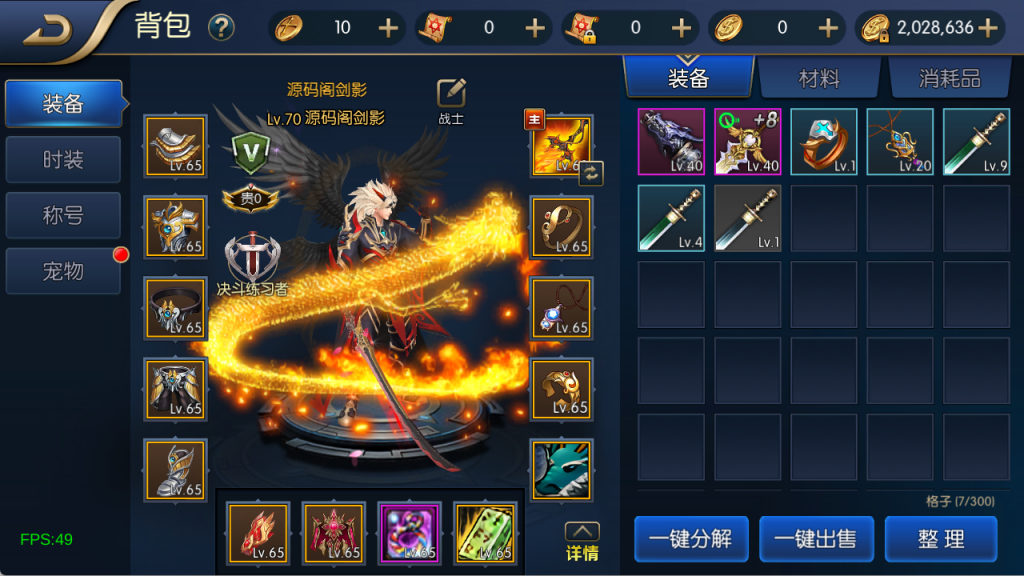Select the Lv.1 ring in inventory
The width and height of the screenshot is (1024, 576).
(824, 142)
